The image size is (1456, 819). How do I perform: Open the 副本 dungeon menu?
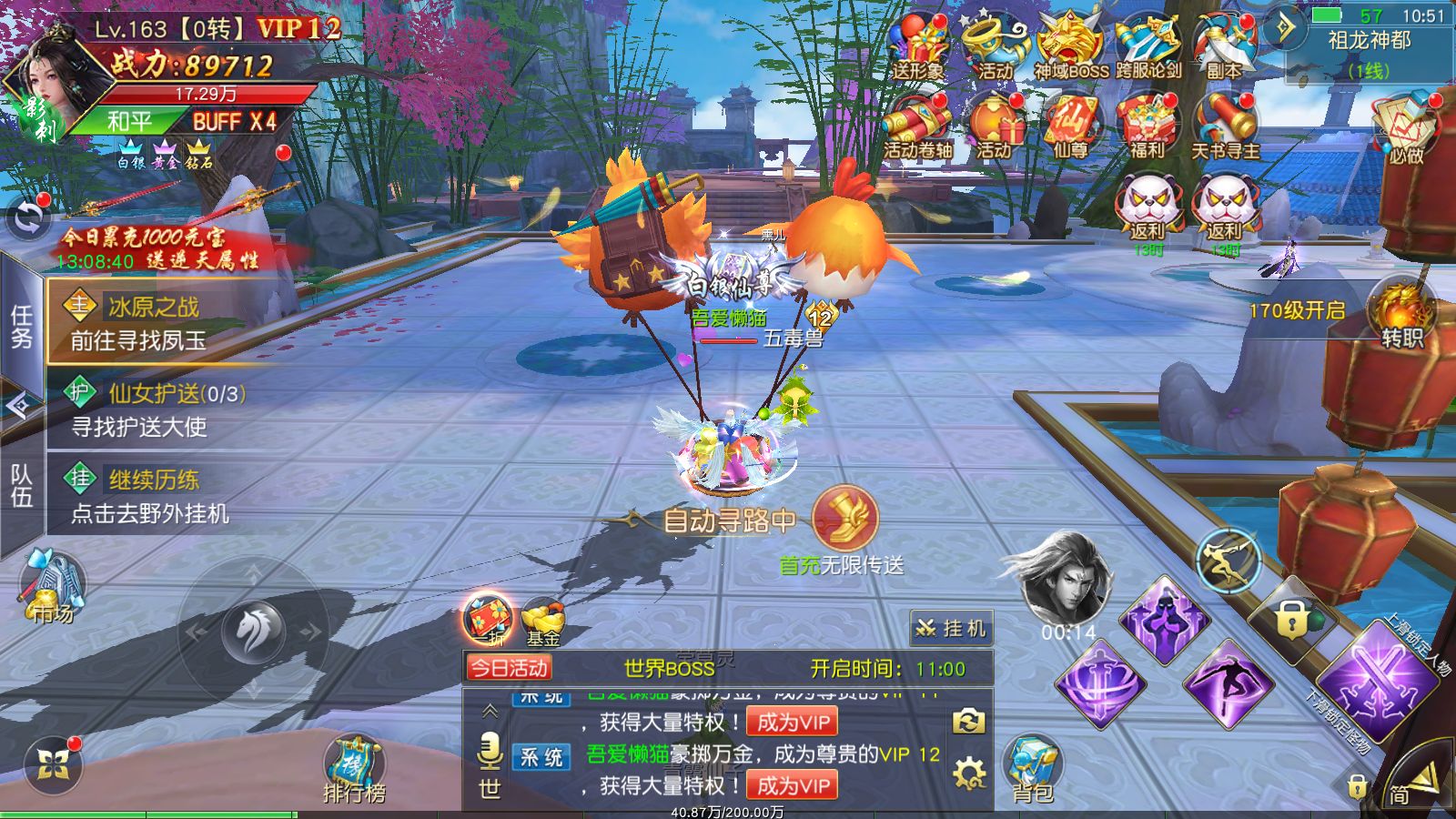tap(1224, 45)
